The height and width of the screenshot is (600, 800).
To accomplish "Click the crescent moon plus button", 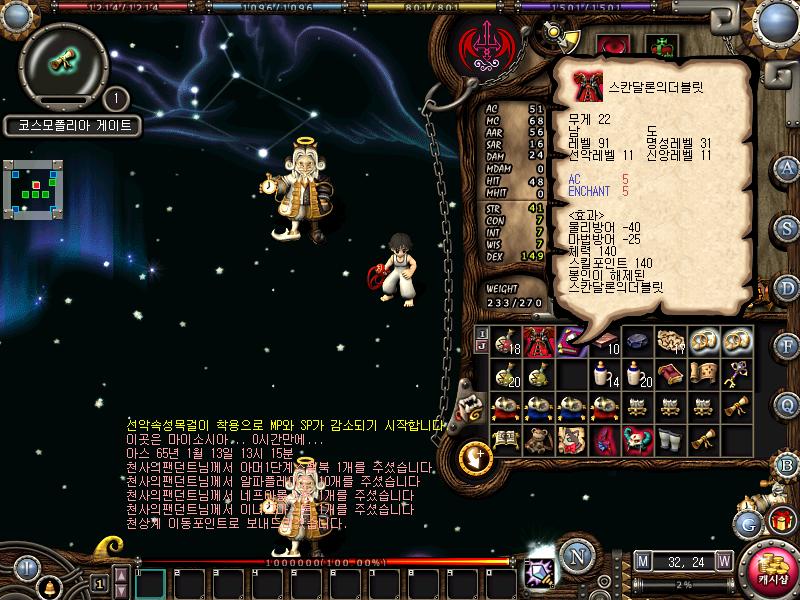I will pyautogui.click(x=474, y=459).
